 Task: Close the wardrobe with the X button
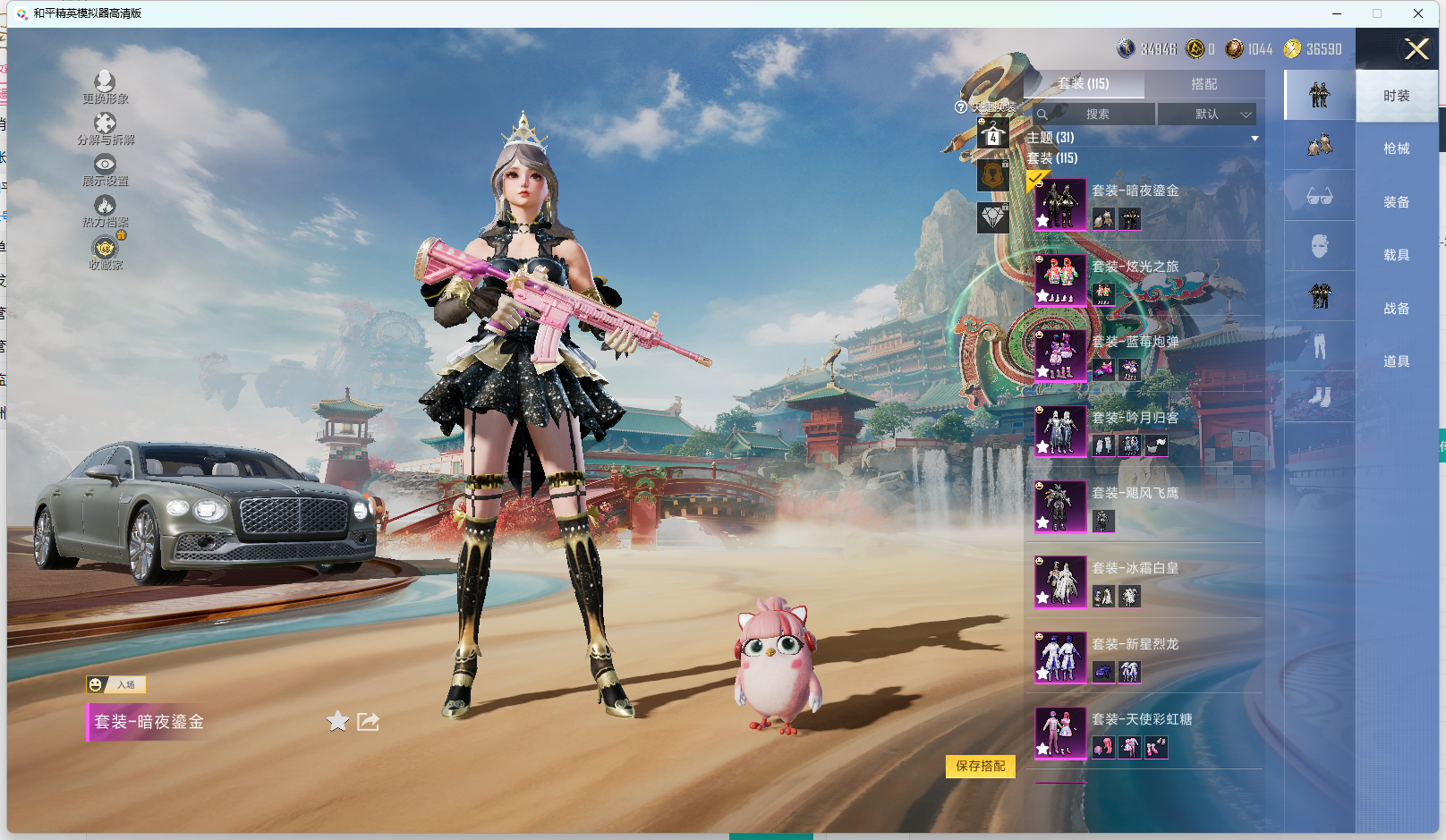pos(1416,49)
